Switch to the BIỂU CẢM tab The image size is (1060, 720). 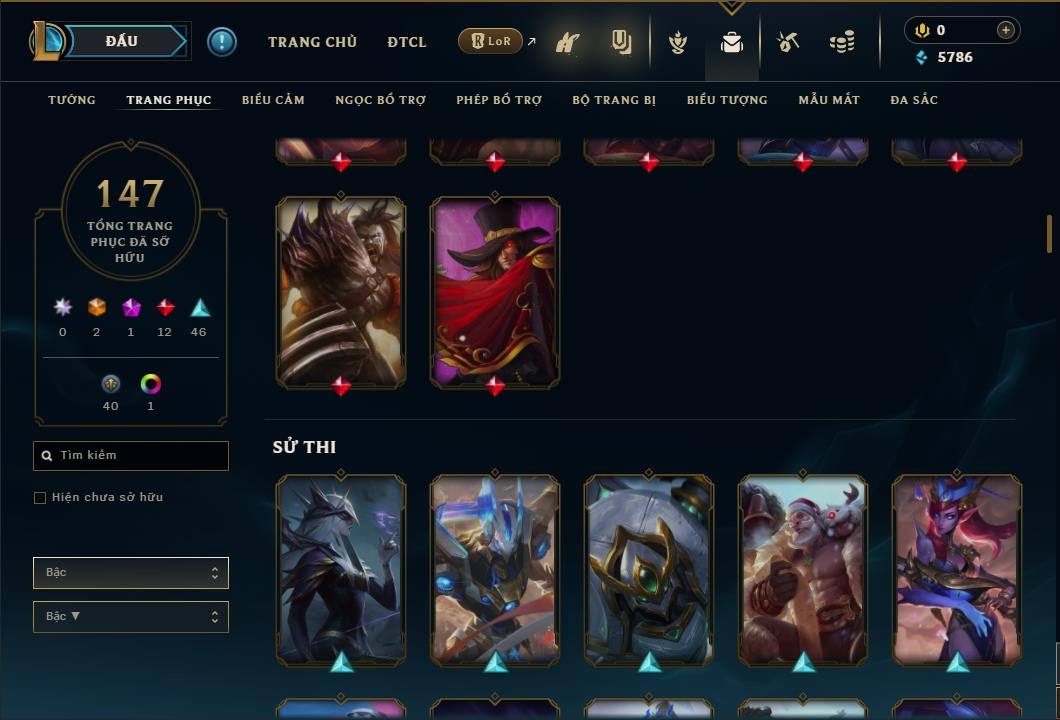(x=273, y=100)
